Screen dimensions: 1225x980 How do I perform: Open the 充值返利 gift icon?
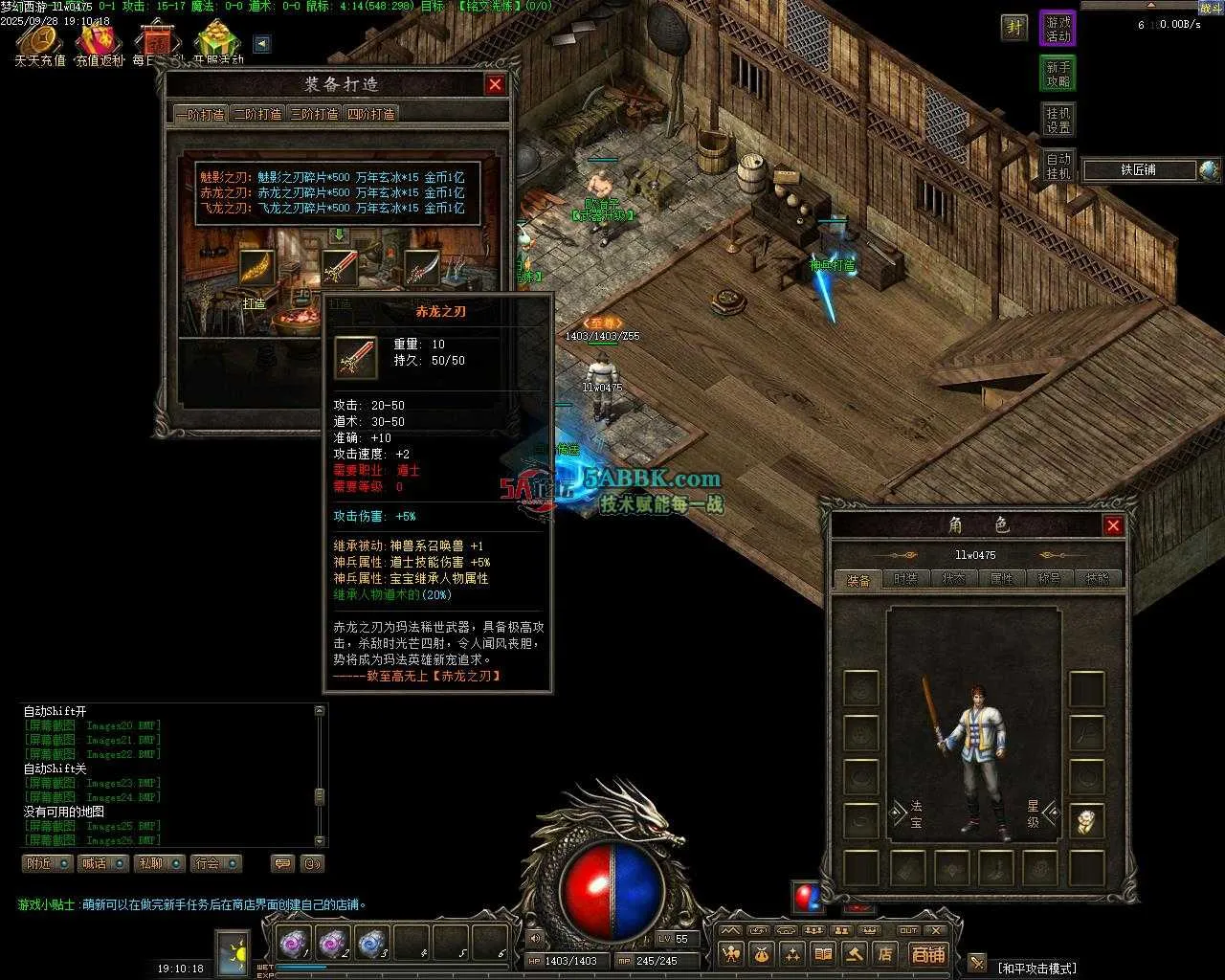click(x=100, y=42)
